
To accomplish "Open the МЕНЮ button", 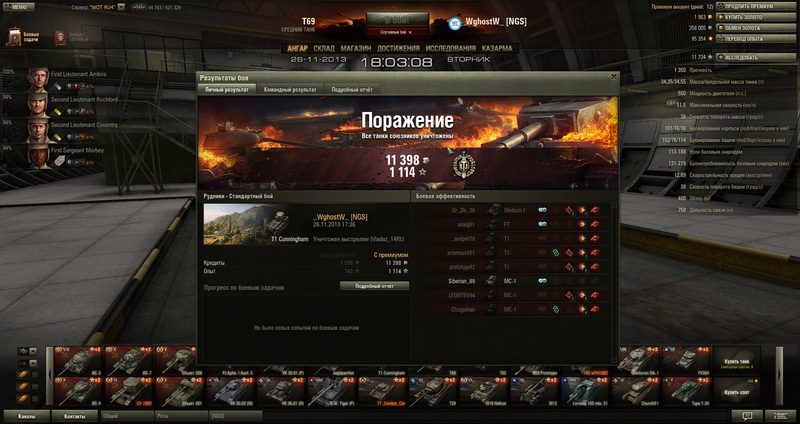I will coord(19,7).
